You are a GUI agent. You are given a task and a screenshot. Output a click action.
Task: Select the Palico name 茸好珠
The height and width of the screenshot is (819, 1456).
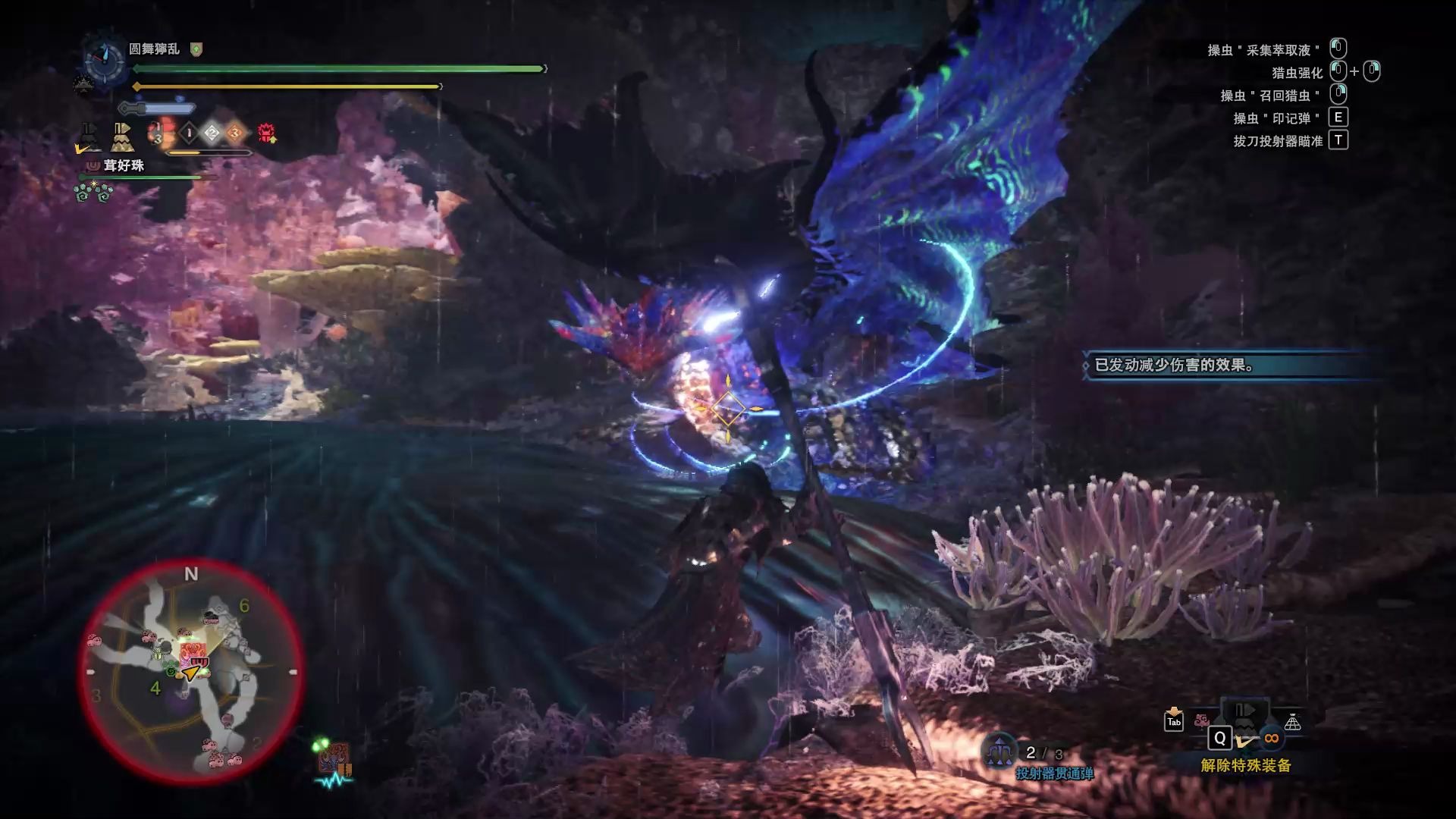click(124, 165)
